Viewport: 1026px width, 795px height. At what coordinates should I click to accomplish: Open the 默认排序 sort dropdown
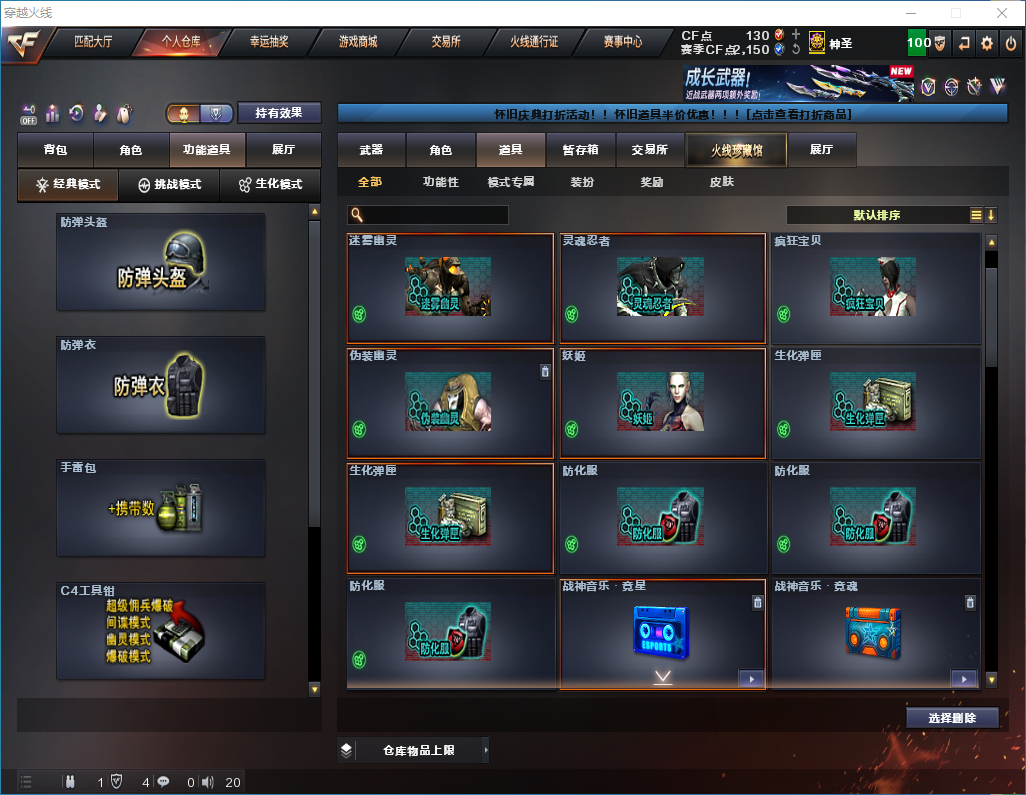876,215
